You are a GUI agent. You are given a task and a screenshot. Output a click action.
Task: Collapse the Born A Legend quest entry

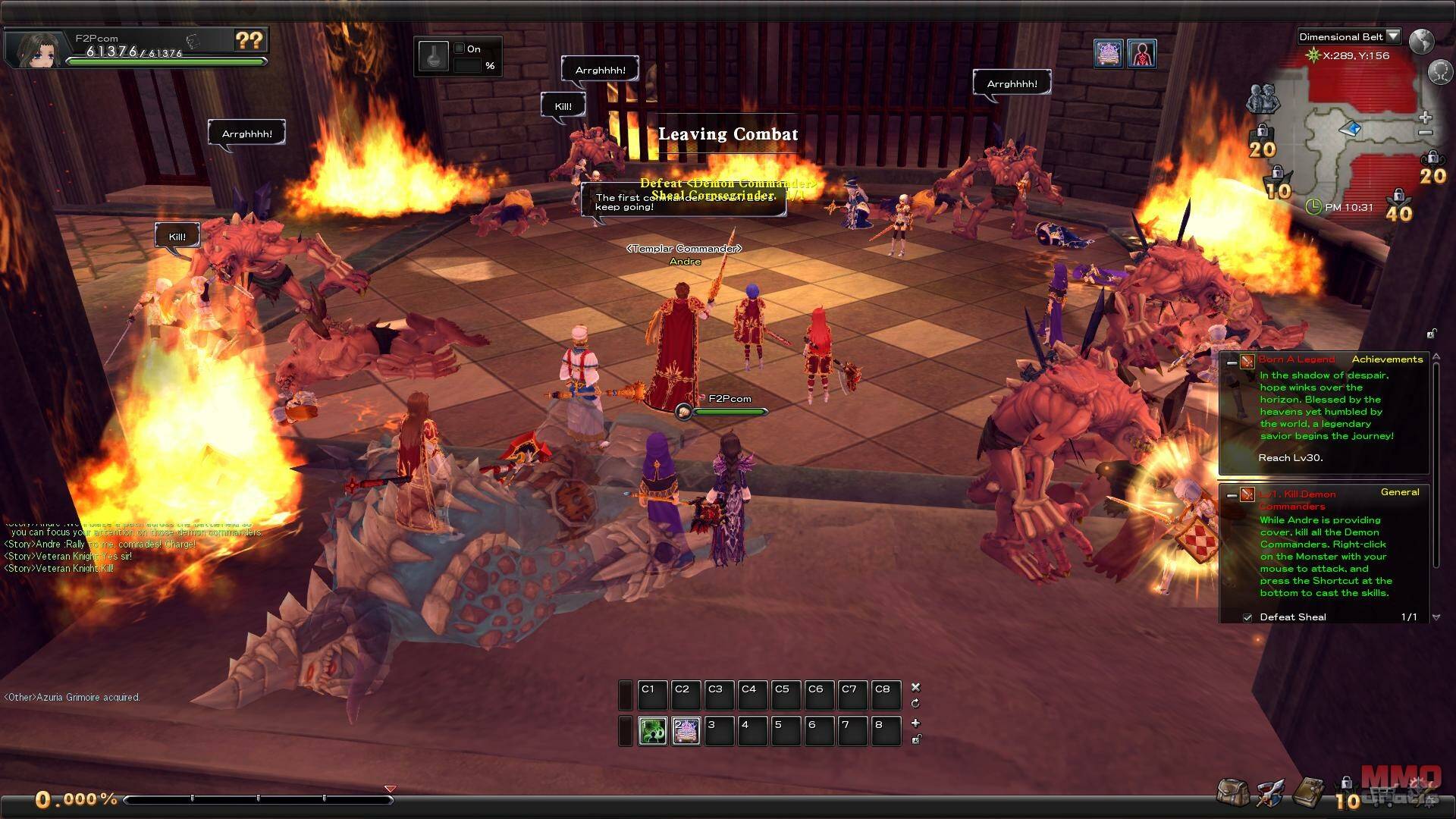click(1232, 362)
